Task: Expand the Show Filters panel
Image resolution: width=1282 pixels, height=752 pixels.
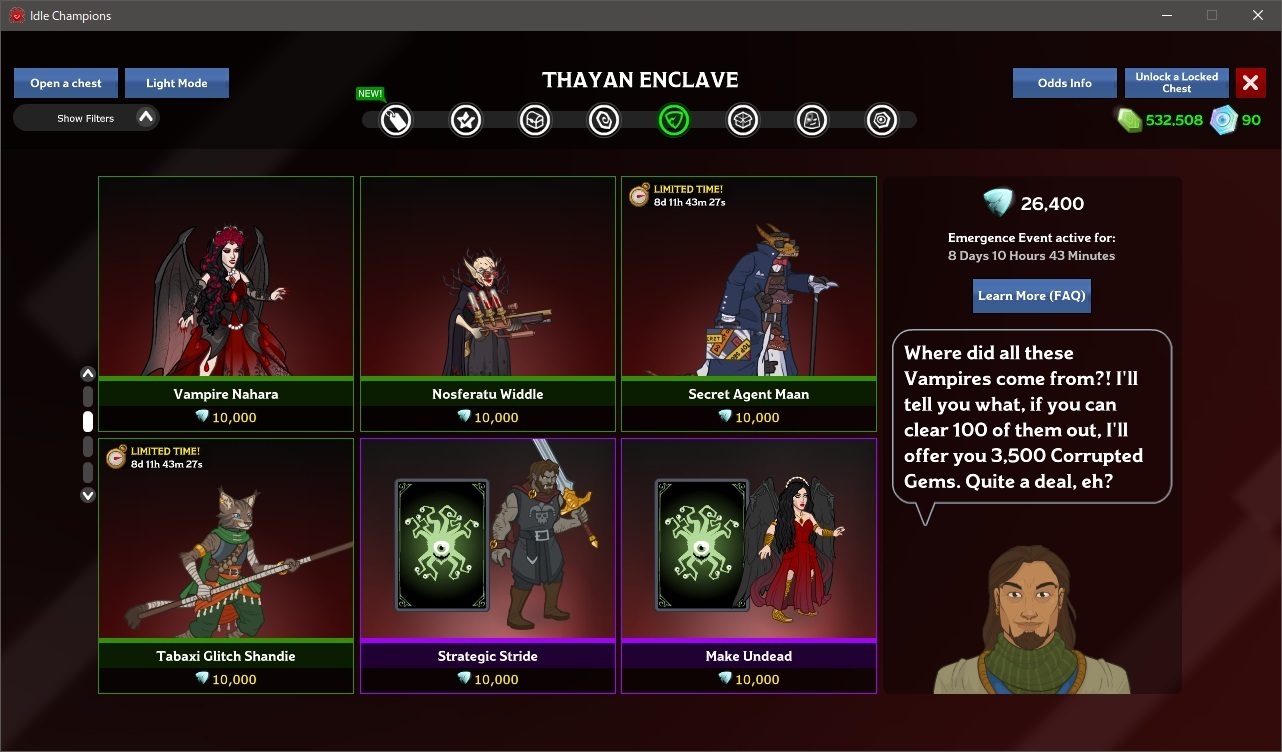Action: point(86,118)
